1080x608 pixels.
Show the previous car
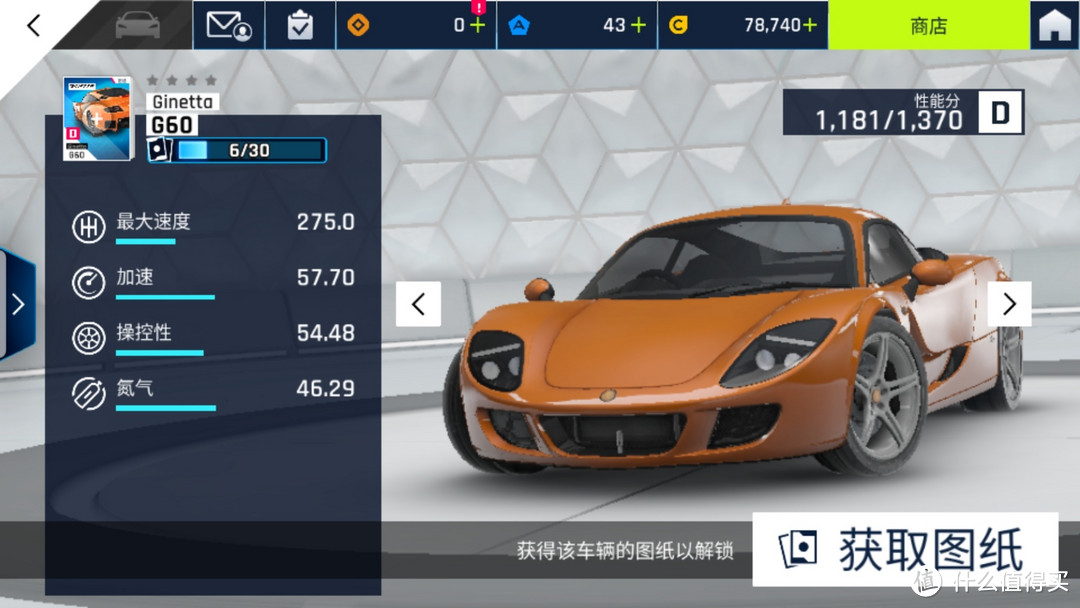[418, 304]
